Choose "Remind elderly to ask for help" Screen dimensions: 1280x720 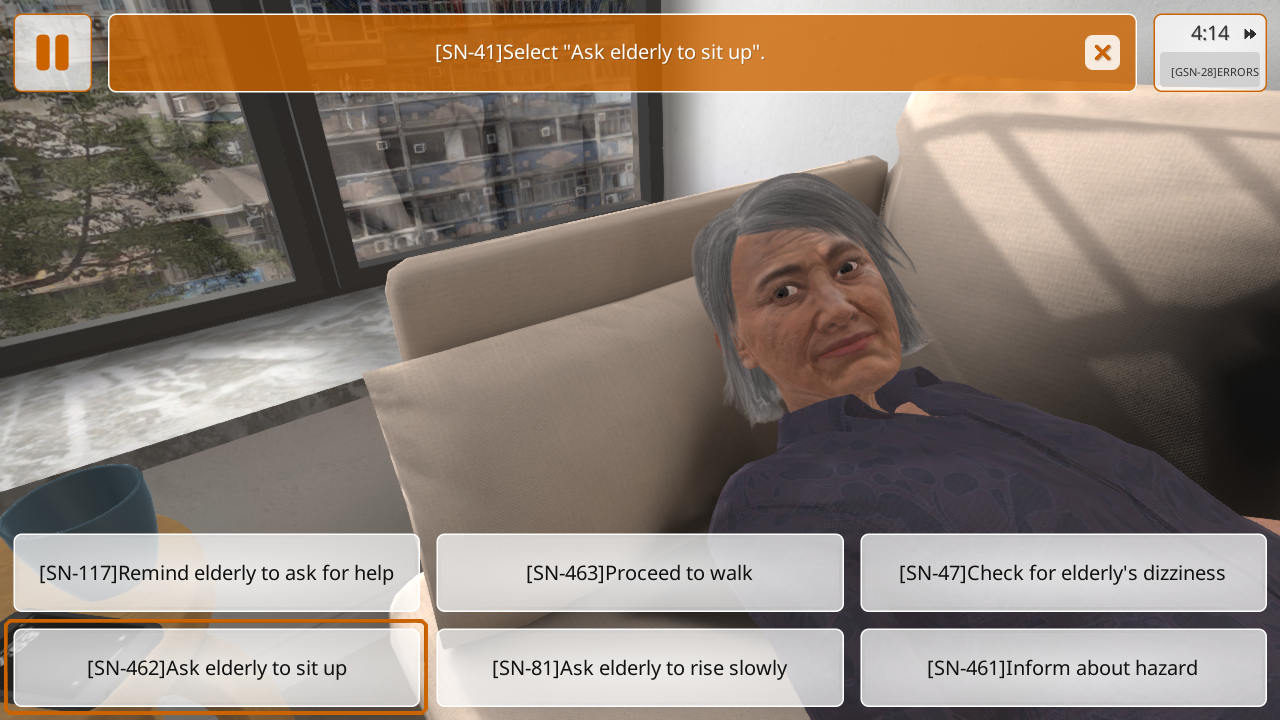(x=217, y=573)
